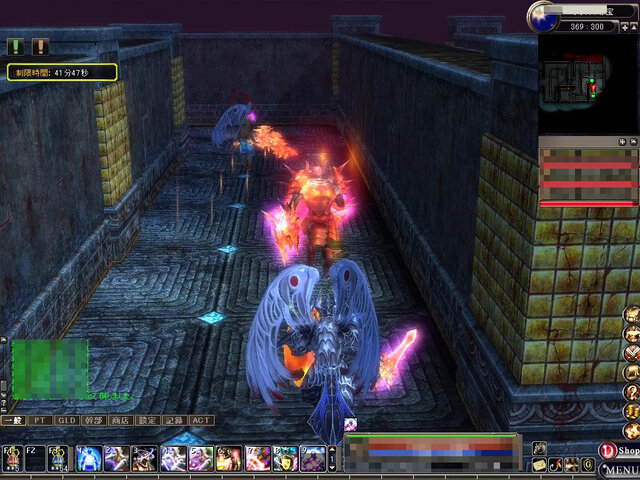Screen dimensions: 640x480
Task: Open the gold coins icon
Action: click(x=631, y=411)
